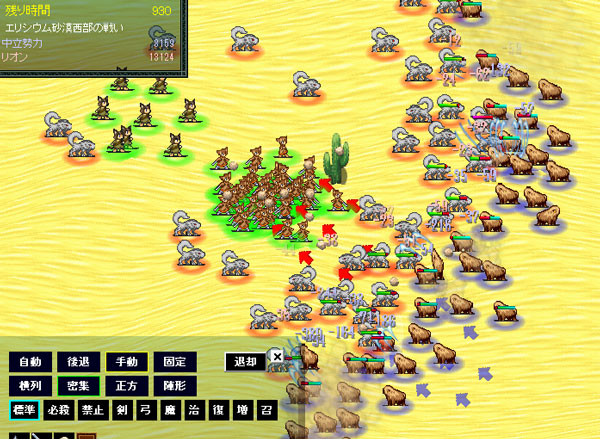This screenshot has width=600, height=439.
Task: Switch to 手動 (manual) control mode
Action: click(x=126, y=362)
